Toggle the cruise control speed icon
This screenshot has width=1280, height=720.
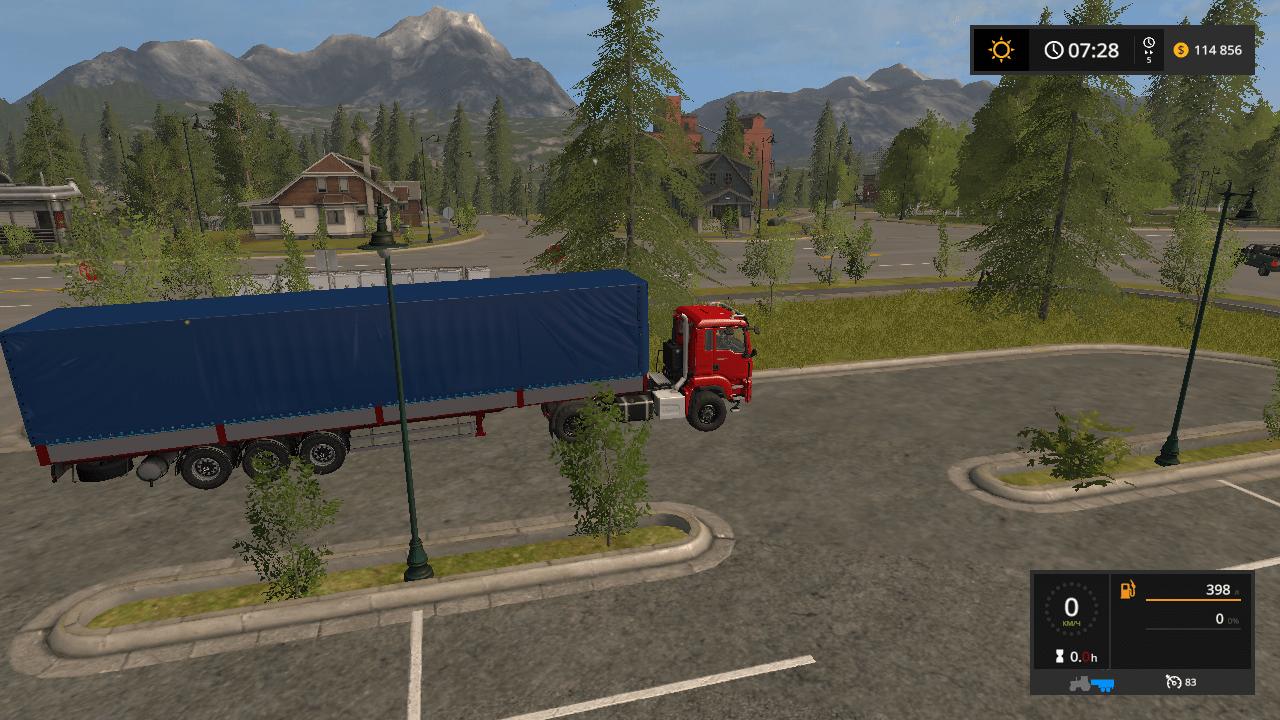point(1173,683)
